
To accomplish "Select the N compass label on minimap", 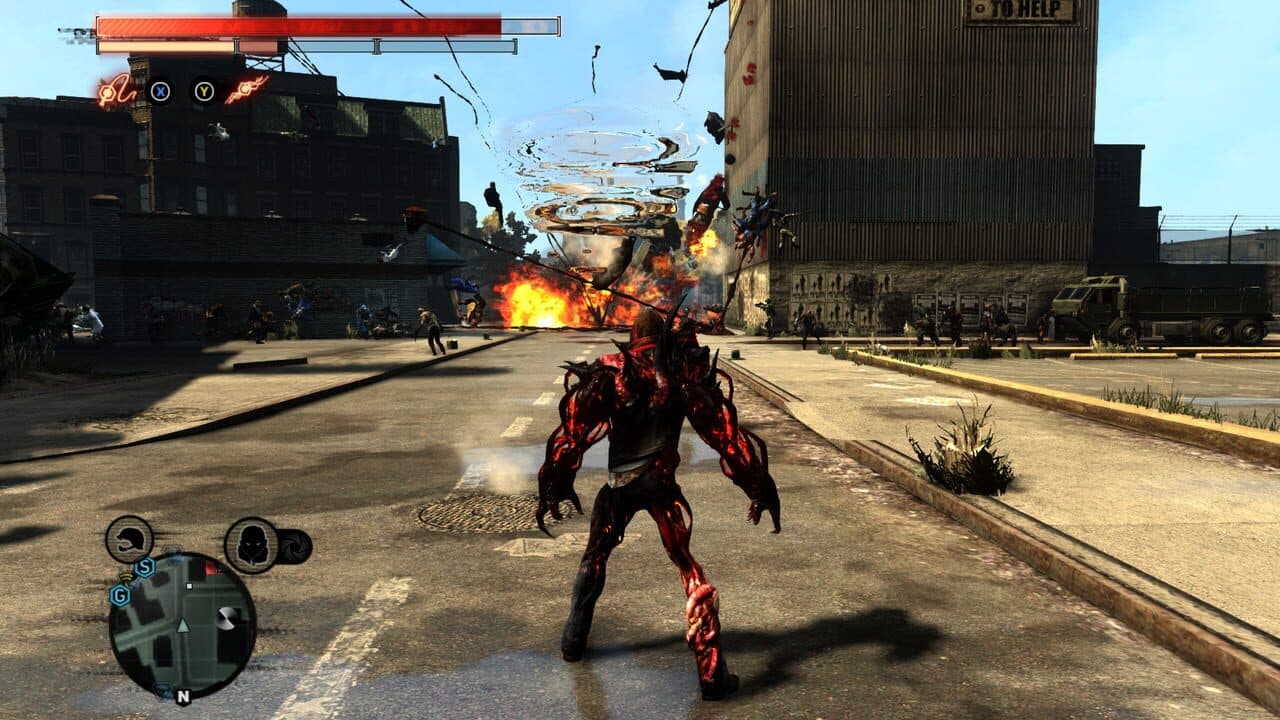I will click(x=183, y=696).
